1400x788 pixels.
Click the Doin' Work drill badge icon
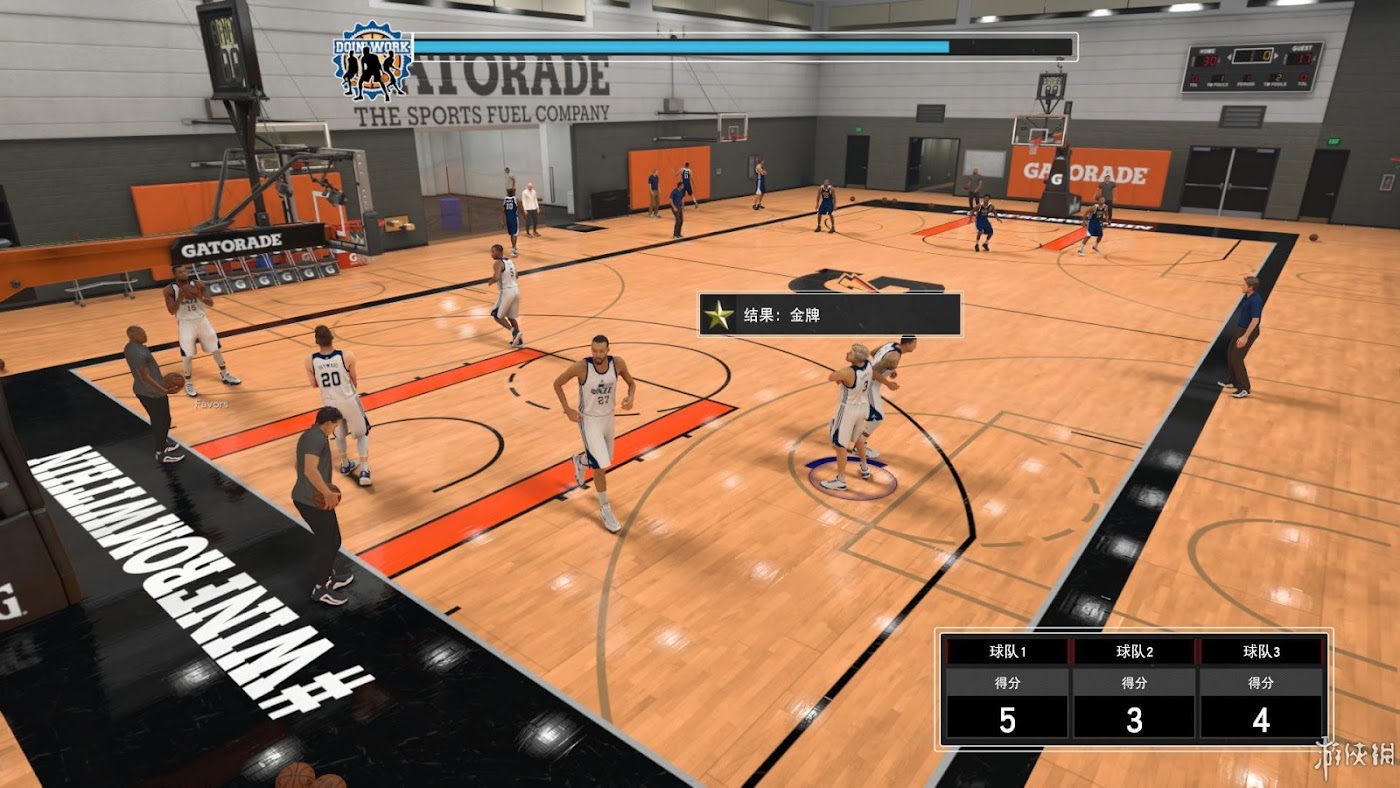click(x=372, y=62)
